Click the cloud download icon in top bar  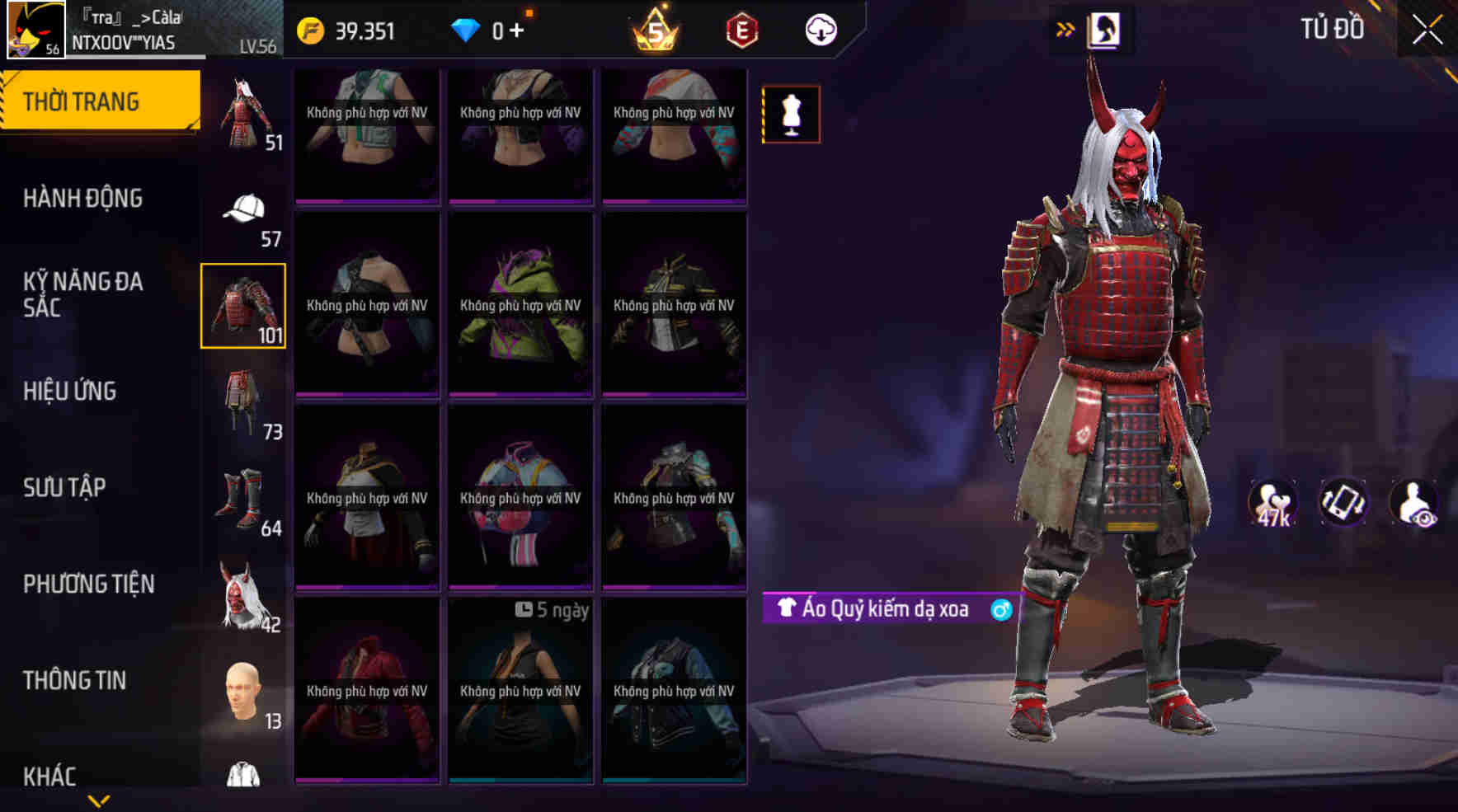[819, 31]
